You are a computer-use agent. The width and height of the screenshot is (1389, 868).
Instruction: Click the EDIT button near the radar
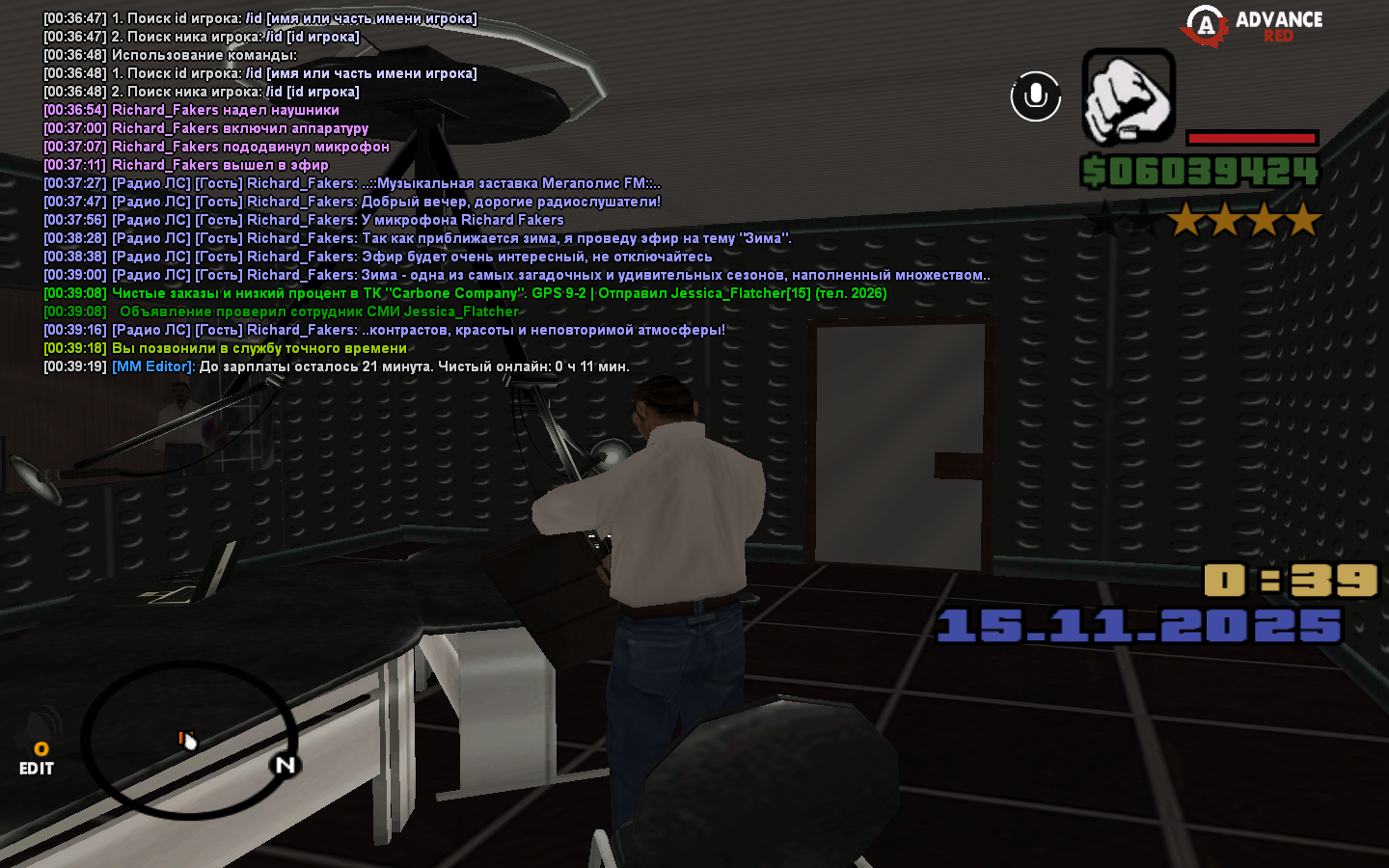click(x=37, y=768)
